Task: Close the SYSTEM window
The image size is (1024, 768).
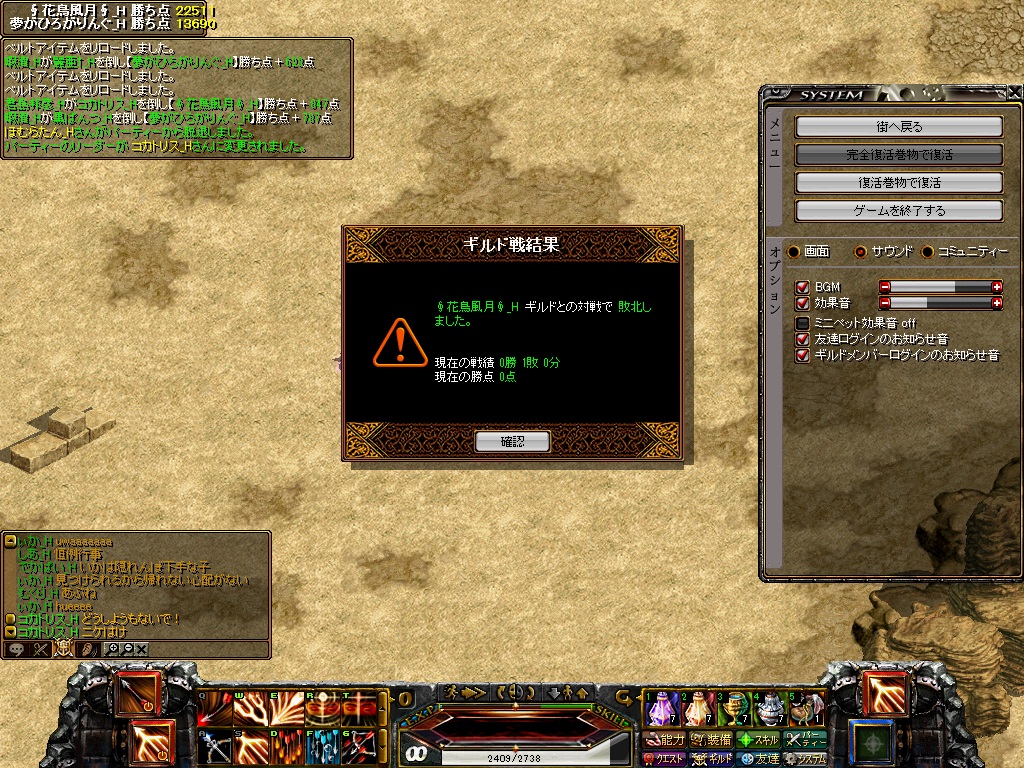Action: [1014, 93]
